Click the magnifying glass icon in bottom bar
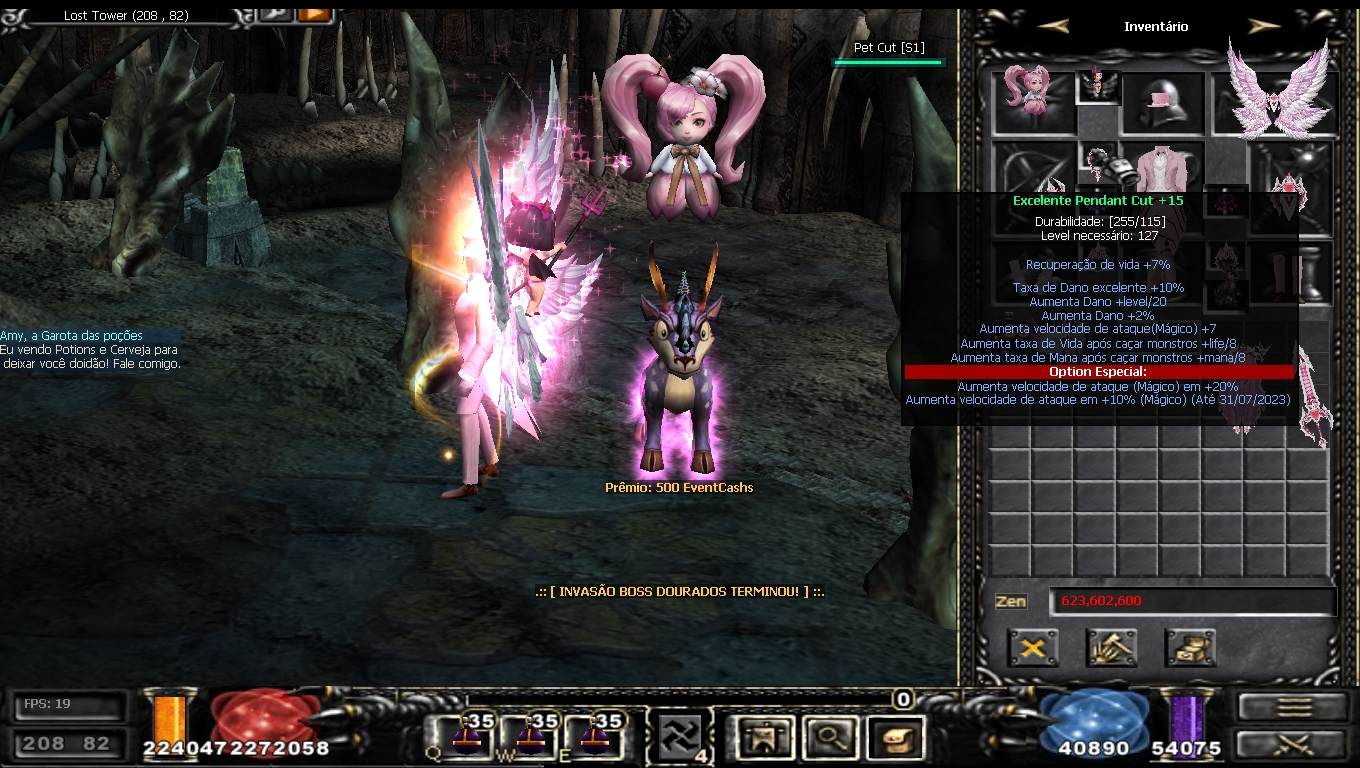Image resolution: width=1360 pixels, height=768 pixels. click(x=828, y=738)
